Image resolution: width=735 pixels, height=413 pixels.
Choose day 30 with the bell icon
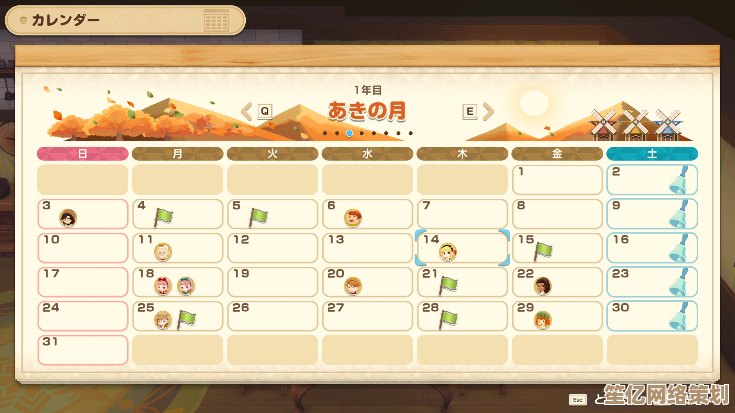[652, 316]
